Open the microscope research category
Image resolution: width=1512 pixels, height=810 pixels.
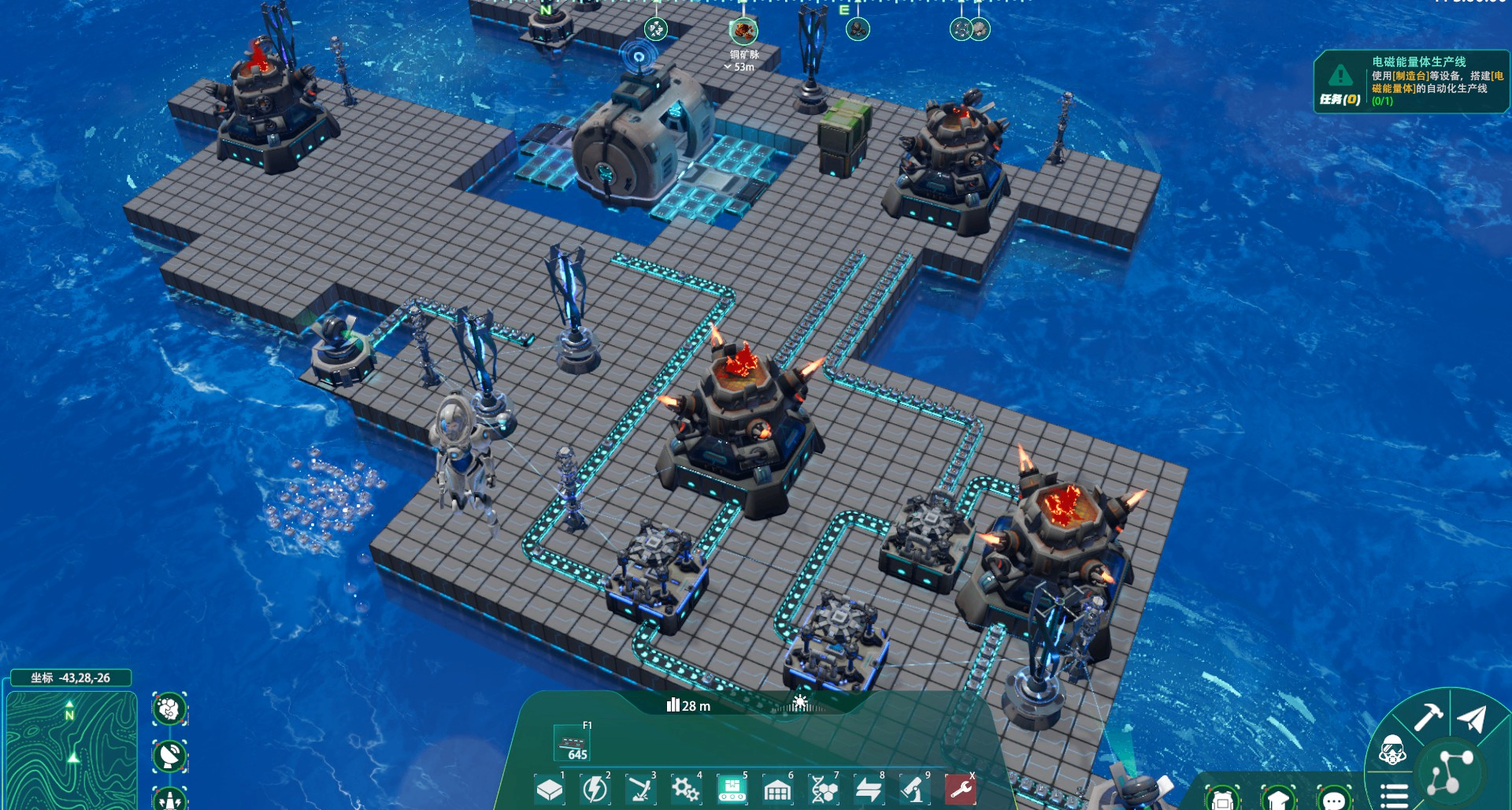[x=914, y=789]
